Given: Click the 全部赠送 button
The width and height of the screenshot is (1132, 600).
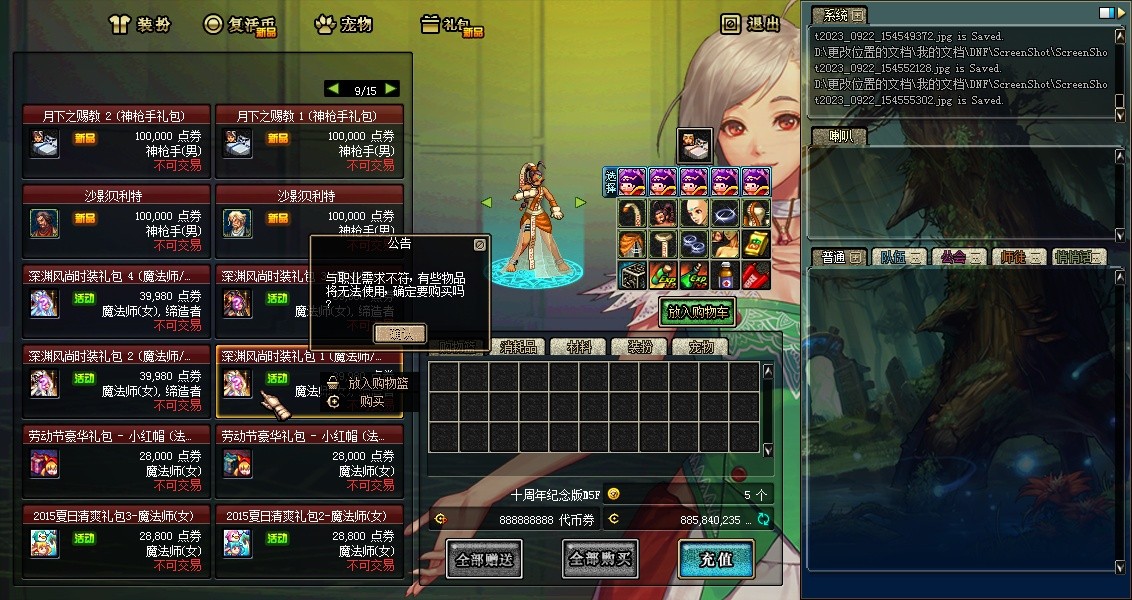Looking at the screenshot, I should pos(484,559).
